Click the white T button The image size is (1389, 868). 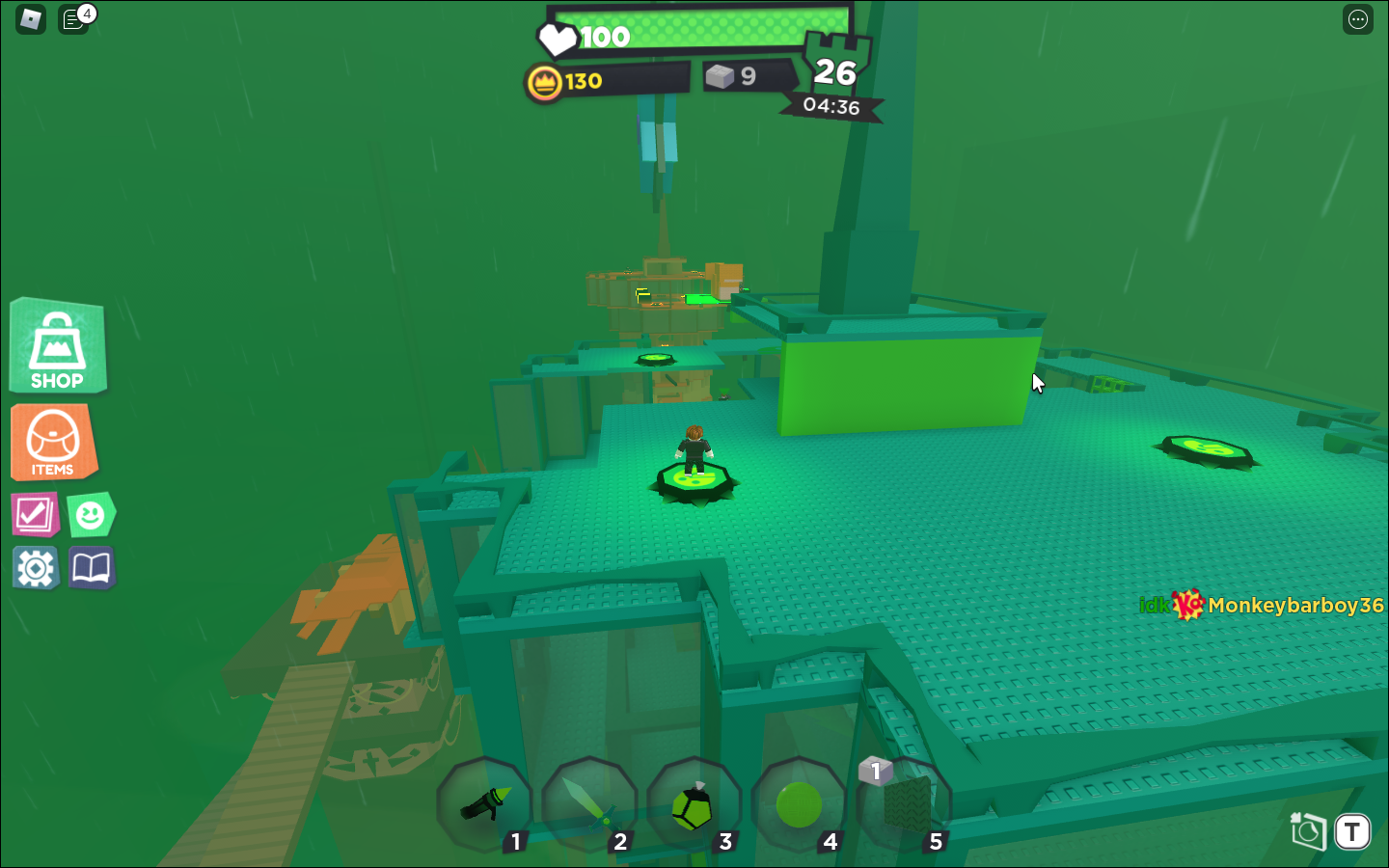pos(1352,831)
